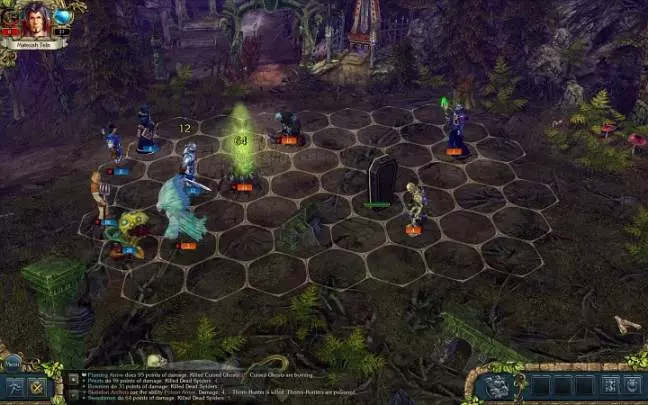Activate the blue running figure action button
Image resolution: width=648 pixels, height=405 pixels.
(14, 388)
